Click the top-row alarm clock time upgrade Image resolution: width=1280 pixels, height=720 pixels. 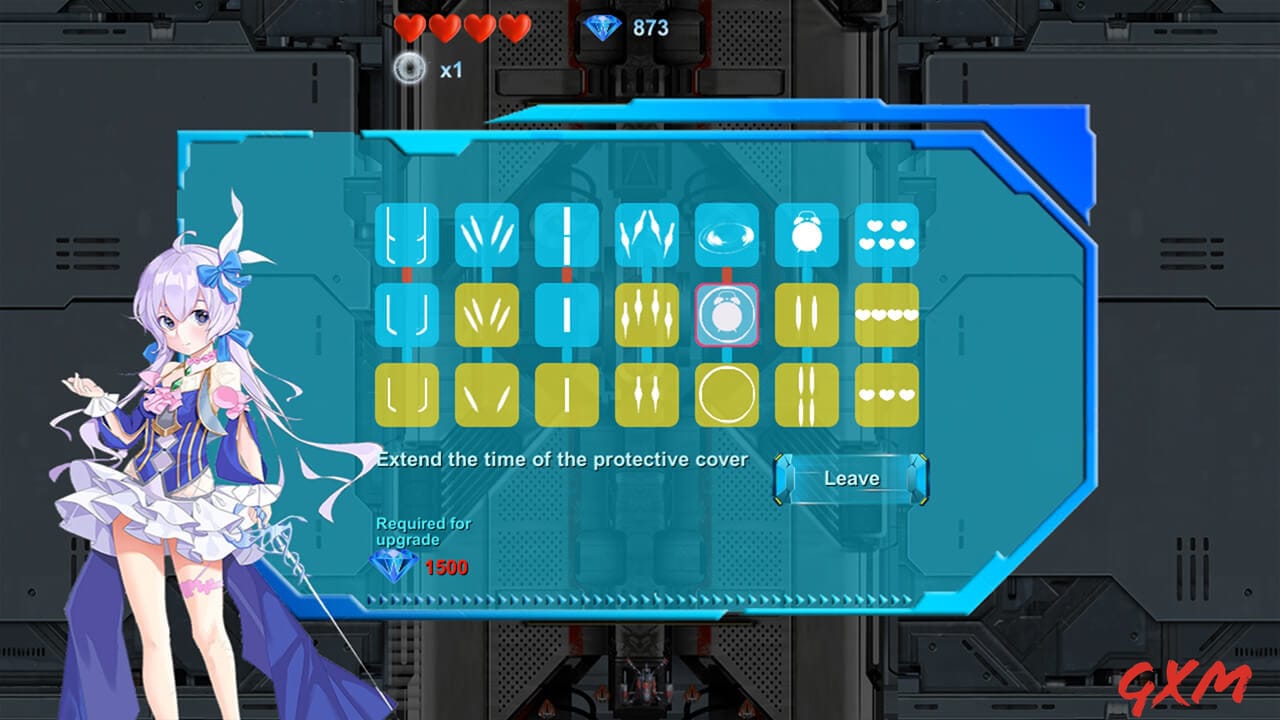click(x=807, y=235)
